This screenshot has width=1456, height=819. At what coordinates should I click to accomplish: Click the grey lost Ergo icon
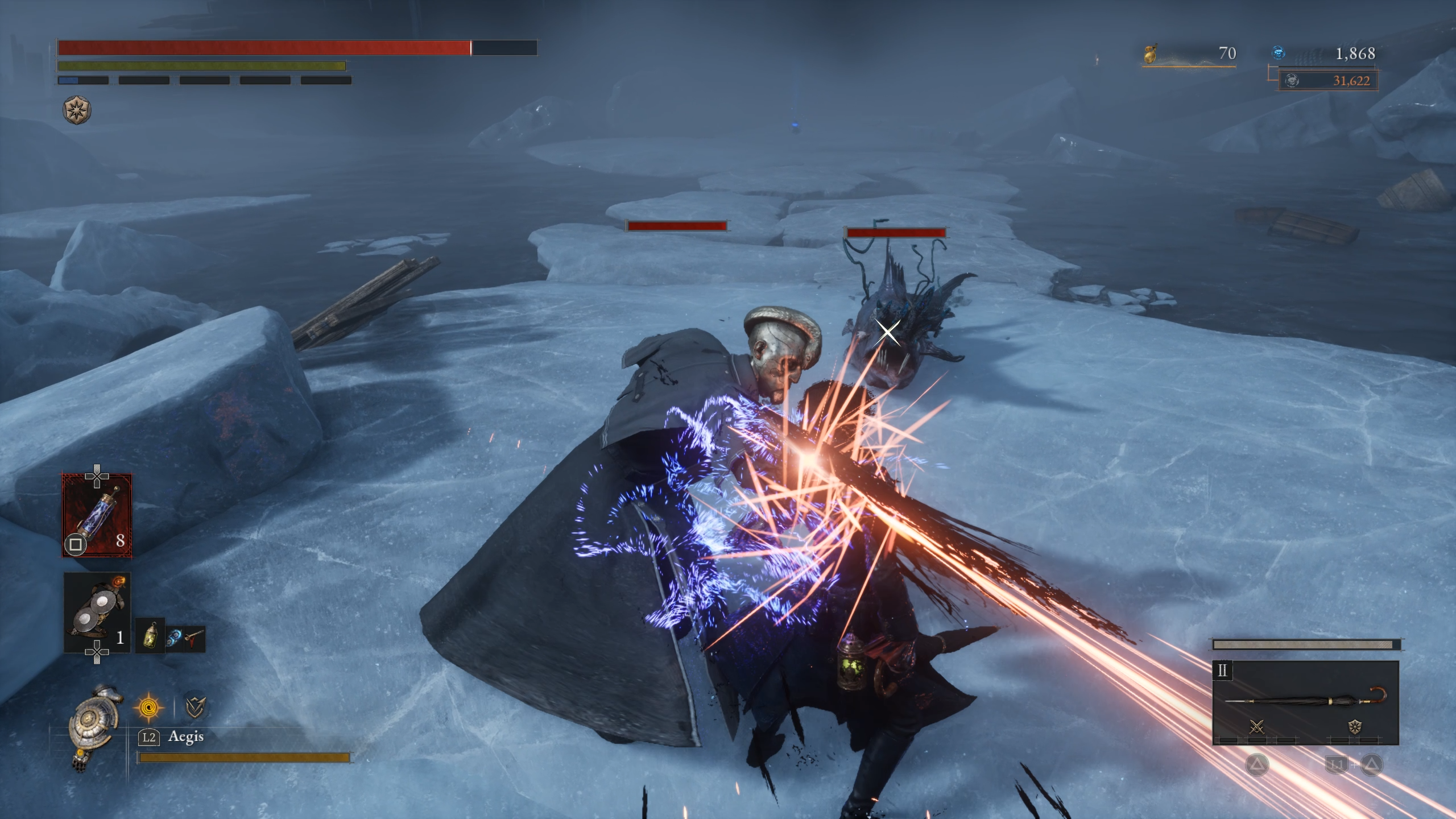1292,81
